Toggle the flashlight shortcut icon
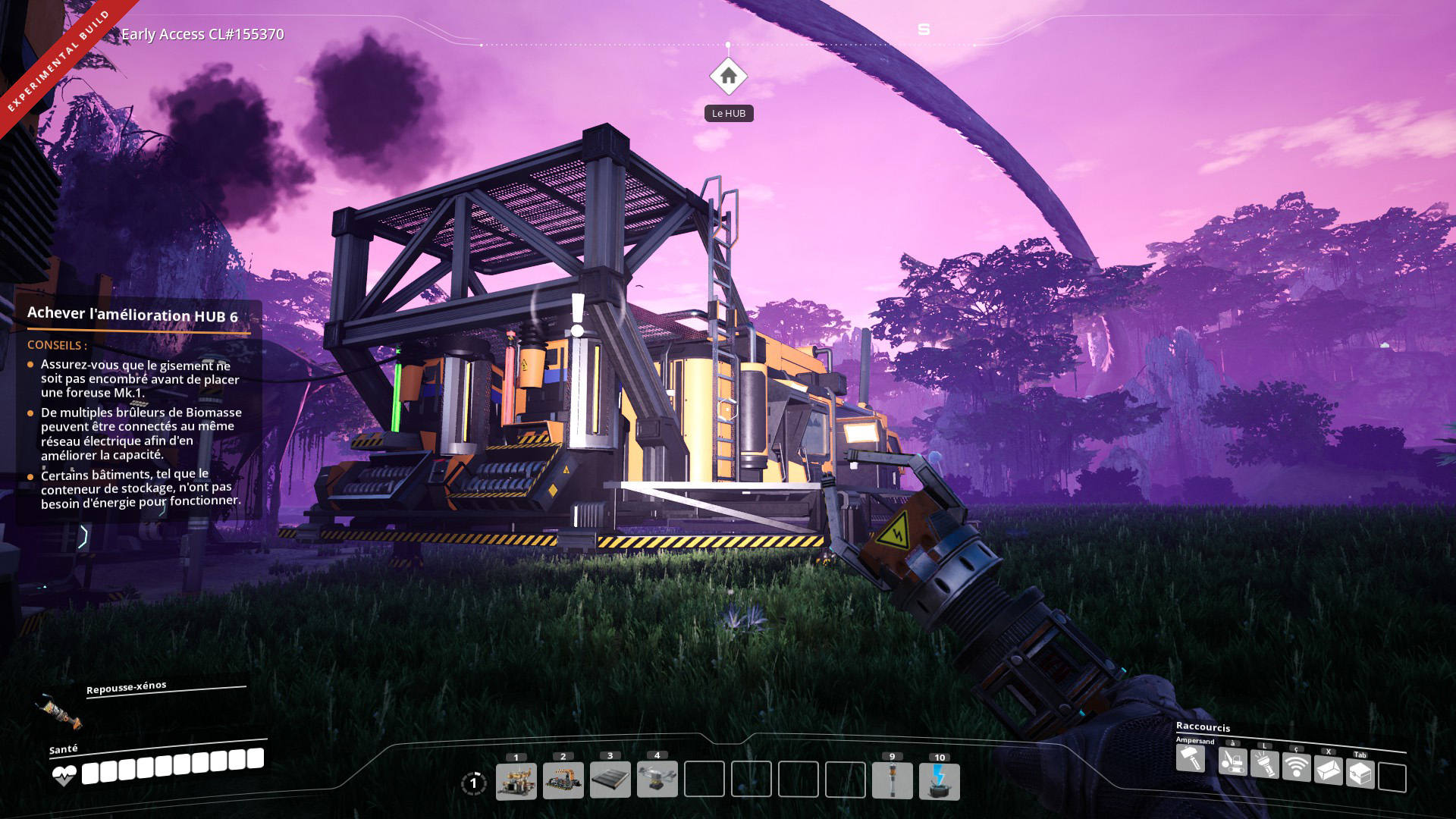 click(x=1265, y=764)
